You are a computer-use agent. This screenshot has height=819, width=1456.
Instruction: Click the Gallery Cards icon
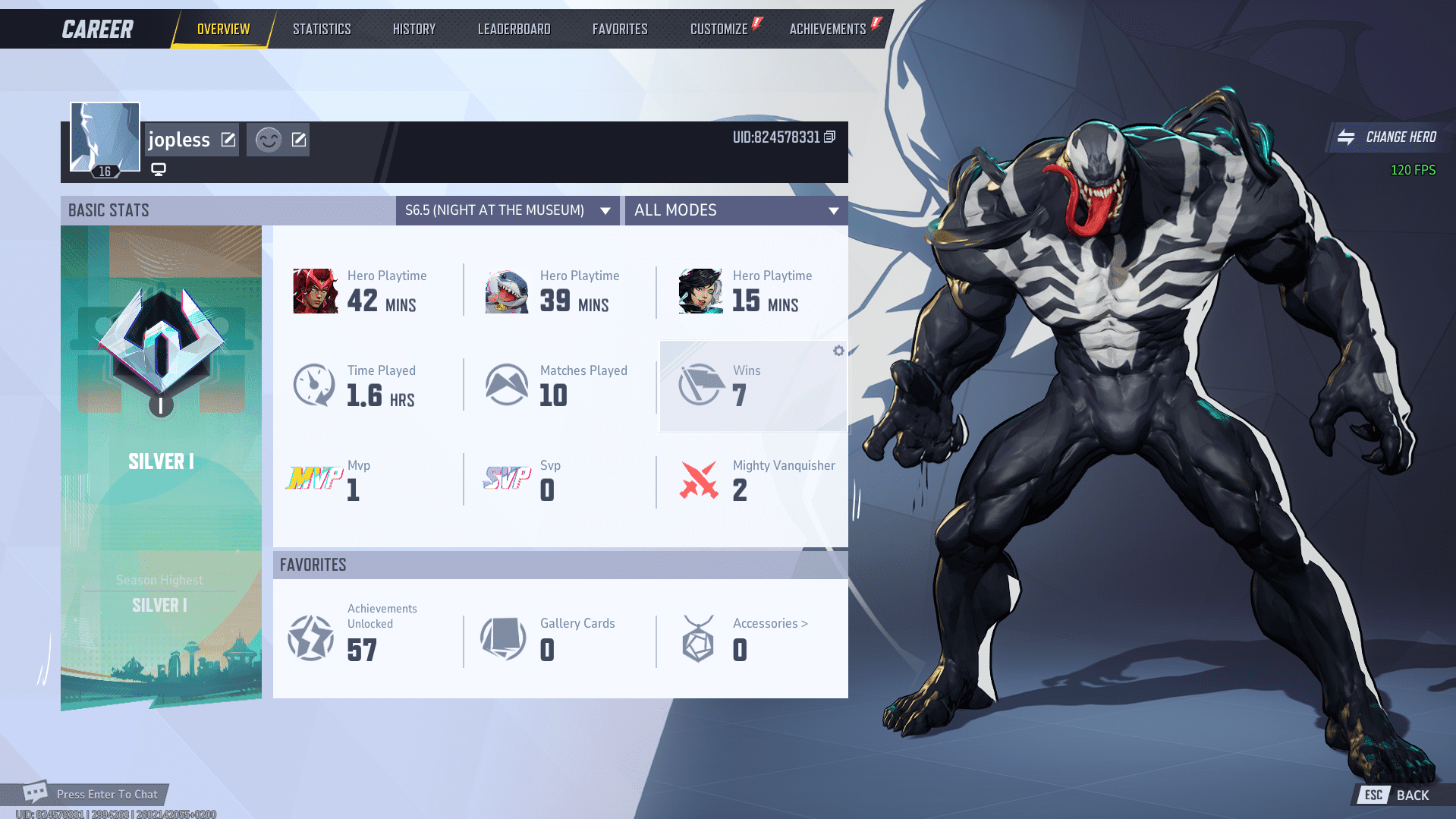502,638
